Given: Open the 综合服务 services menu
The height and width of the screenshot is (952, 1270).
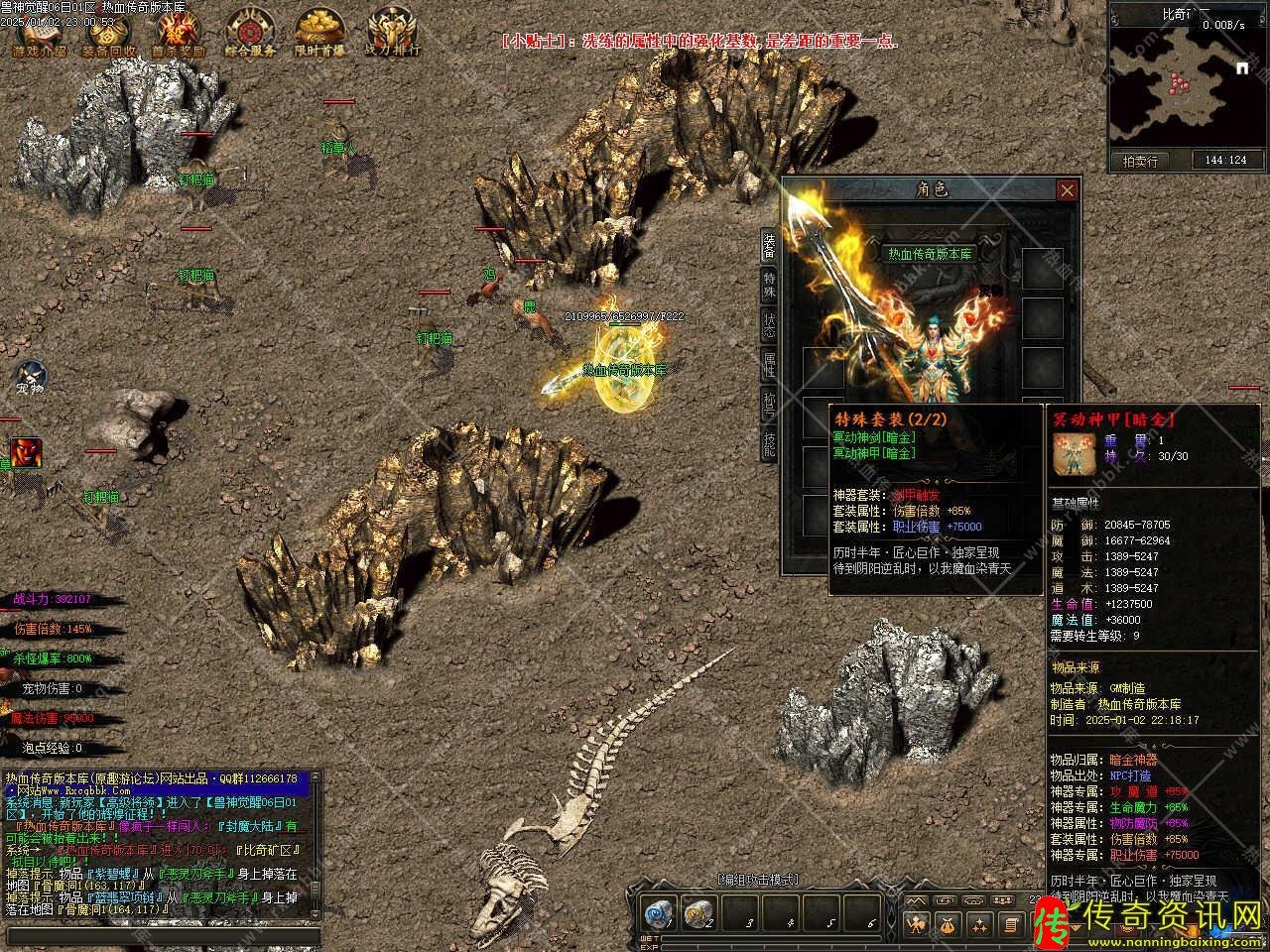Looking at the screenshot, I should pyautogui.click(x=249, y=33).
